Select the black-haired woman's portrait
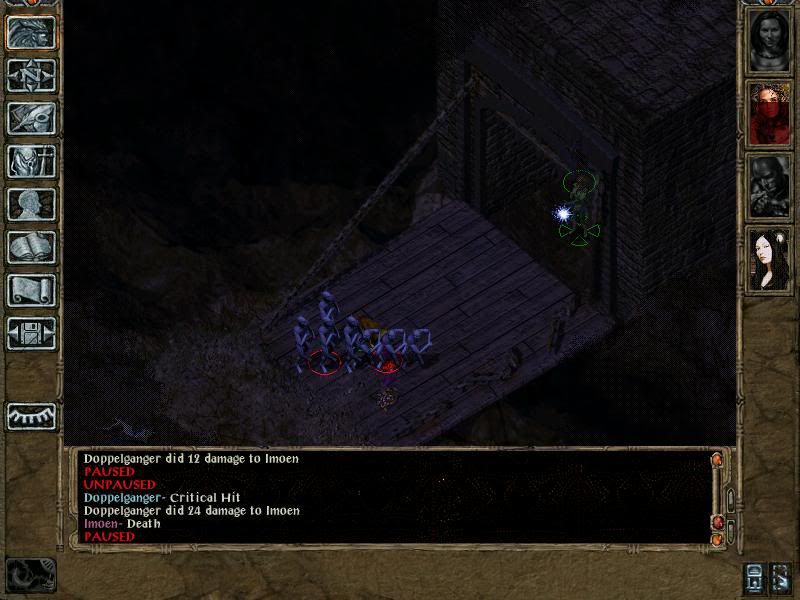This screenshot has height=600, width=800. tap(769, 258)
